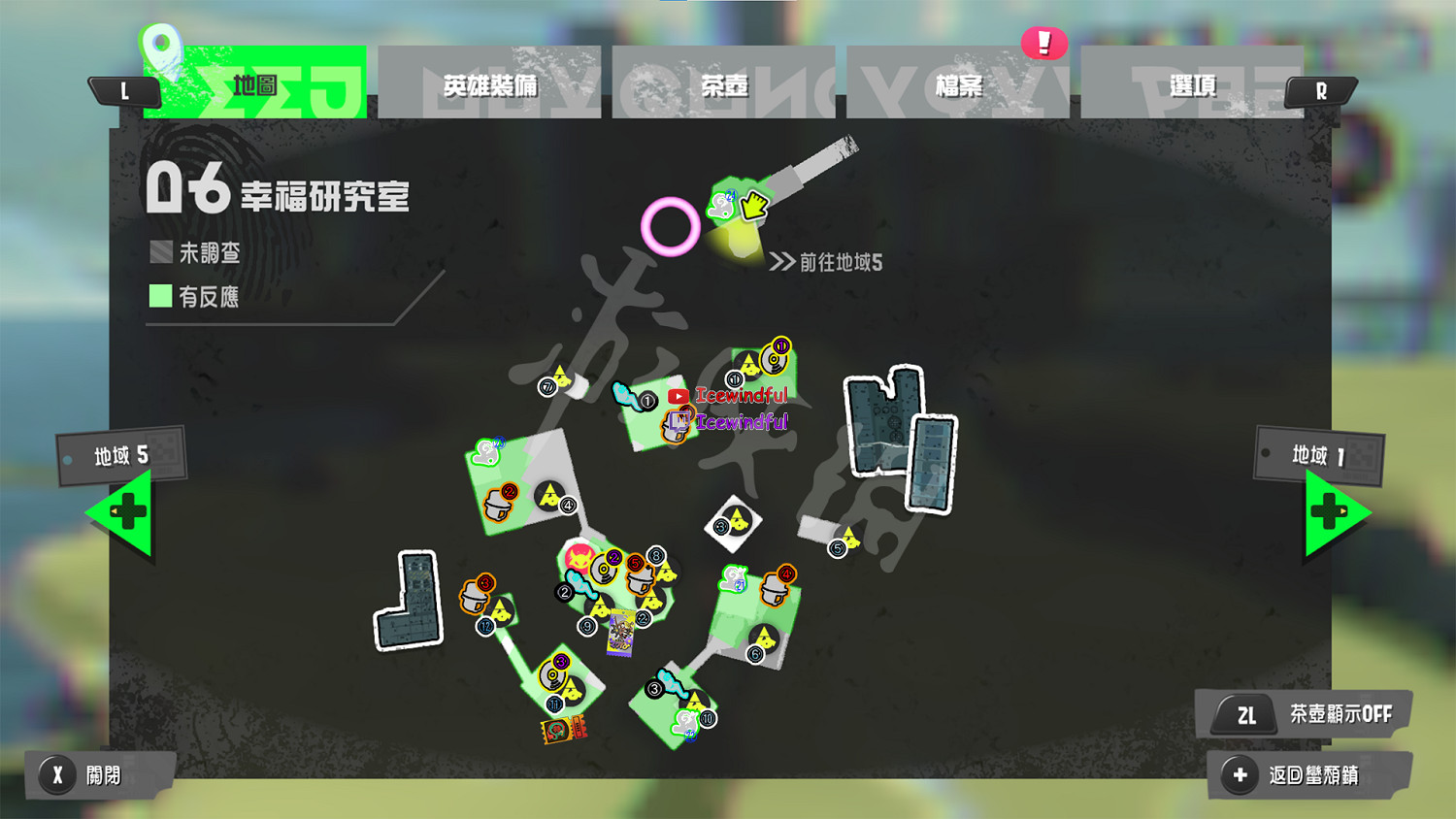Click the 未調查 striped legend swatch
This screenshot has height=819, width=1456.
pos(160,250)
